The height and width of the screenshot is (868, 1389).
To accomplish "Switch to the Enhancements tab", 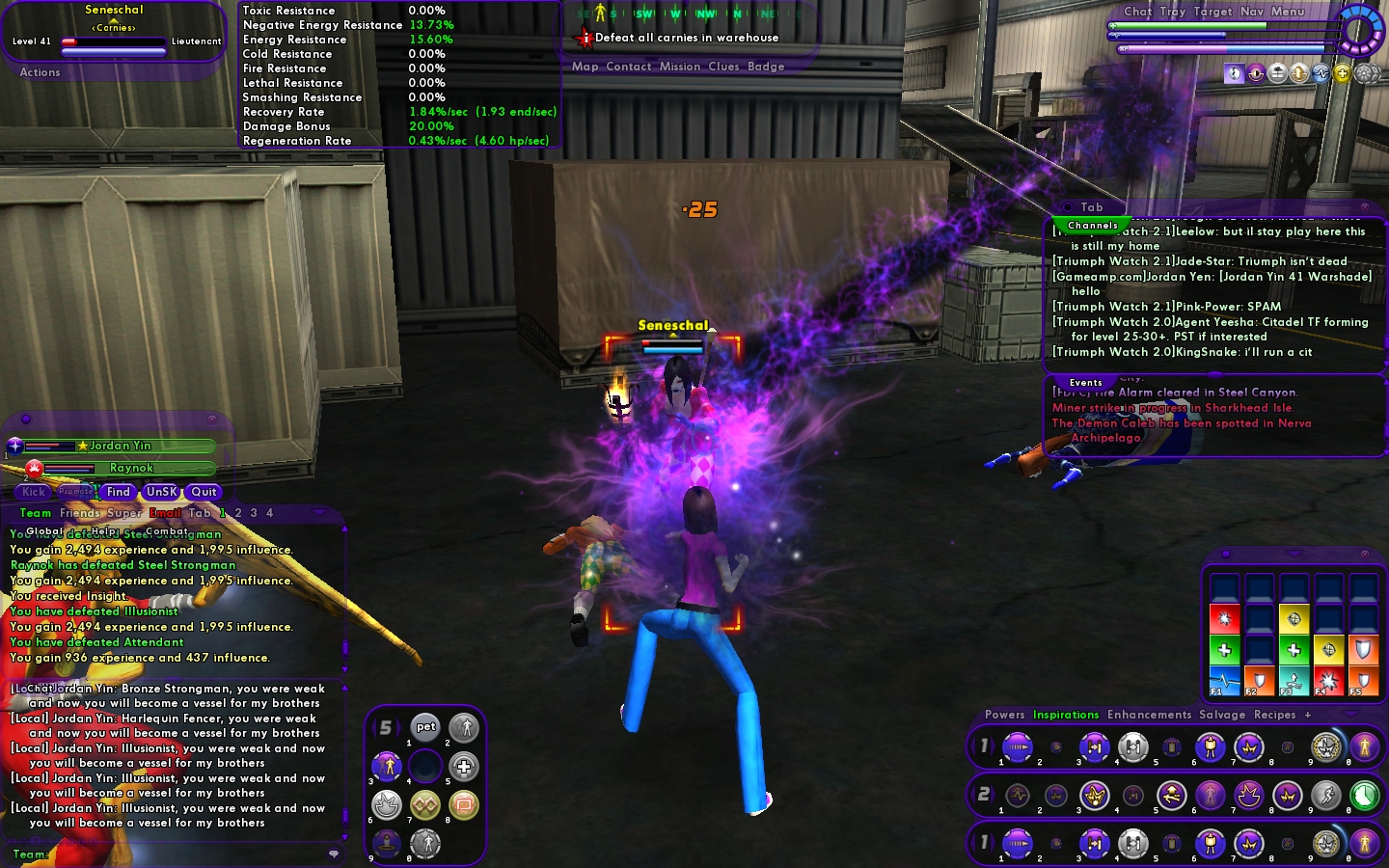I will tap(1149, 715).
